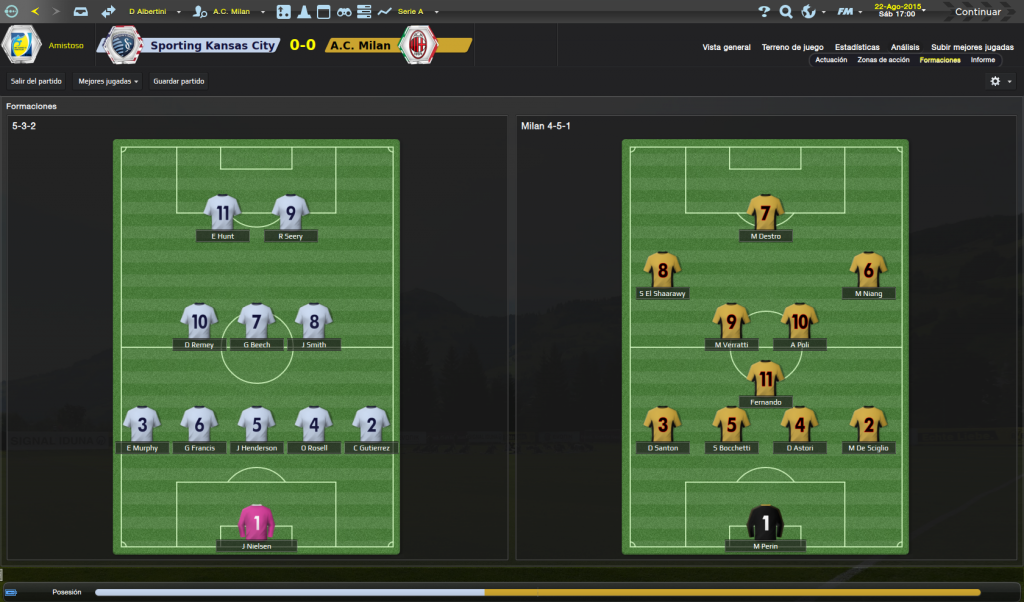The image size is (1024, 602).
Task: Choose Subir mejores jugadas
Action: pyautogui.click(x=972, y=47)
